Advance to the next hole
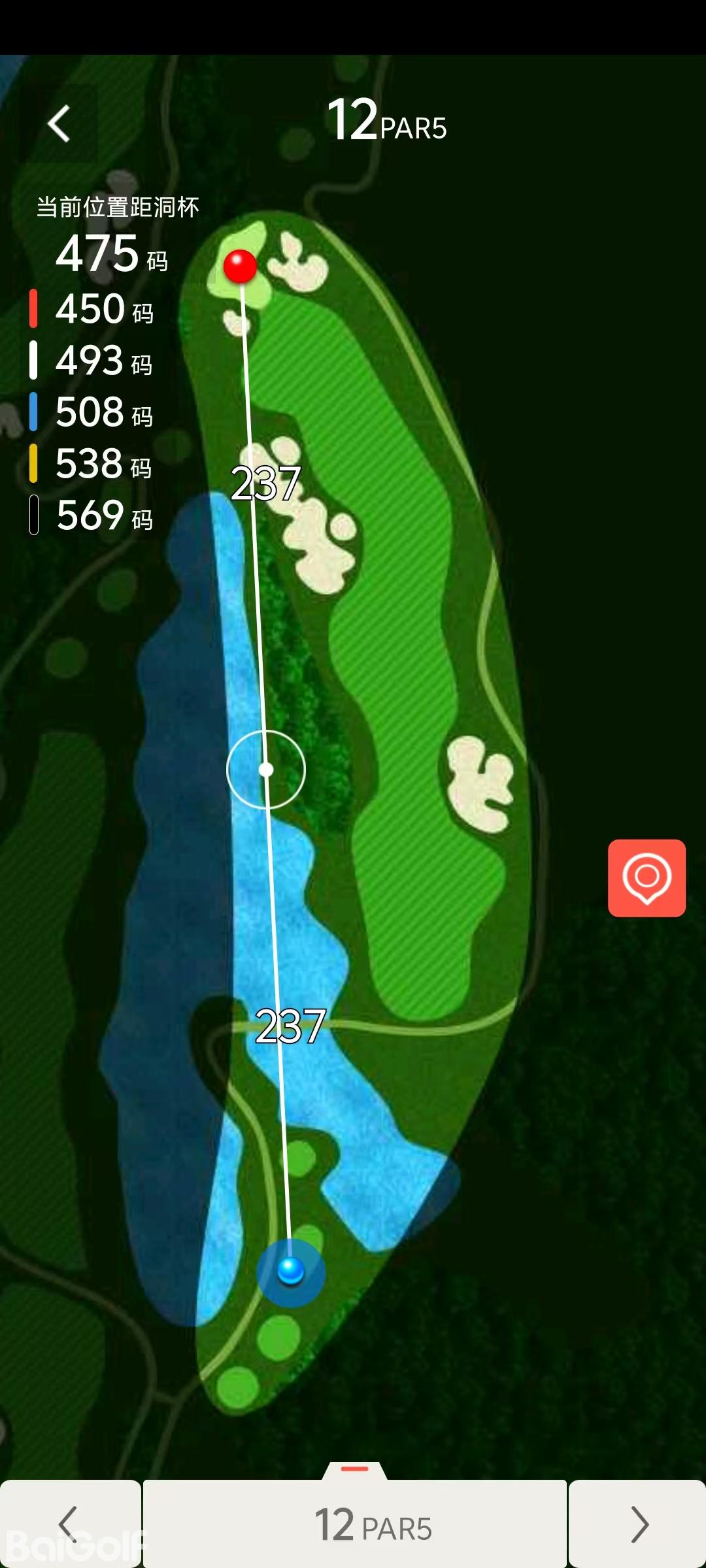 637,1524
